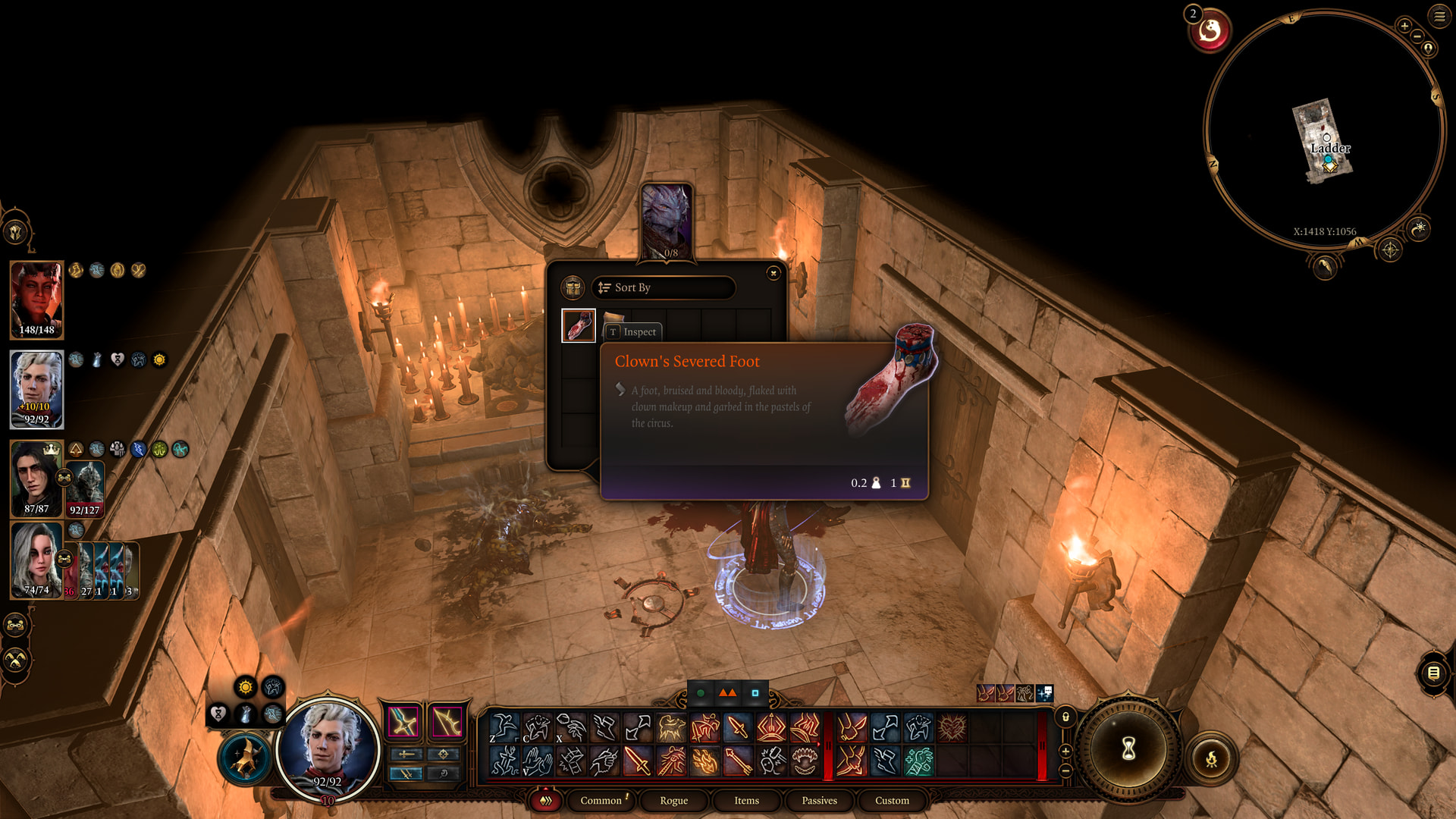
Task: Switch to the Common hotbar tab
Action: [601, 800]
